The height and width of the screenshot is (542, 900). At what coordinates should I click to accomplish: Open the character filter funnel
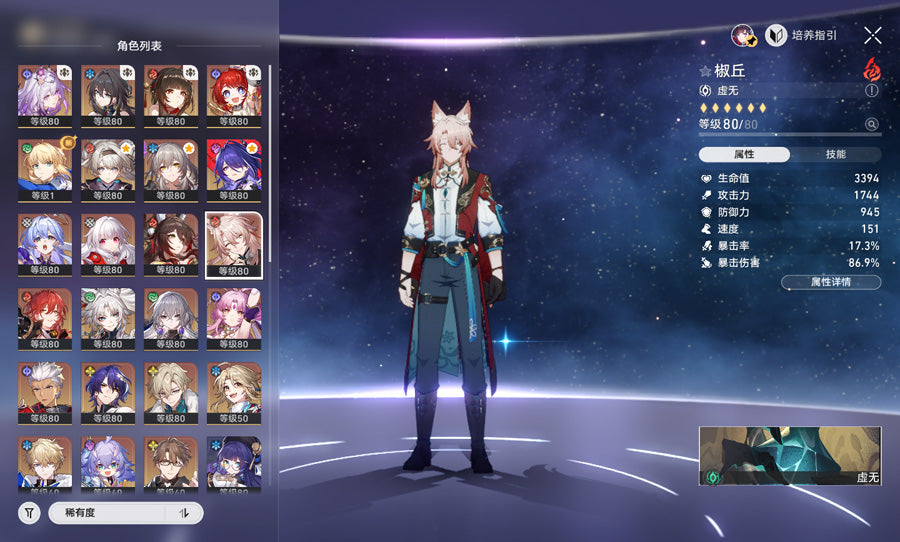click(x=30, y=513)
